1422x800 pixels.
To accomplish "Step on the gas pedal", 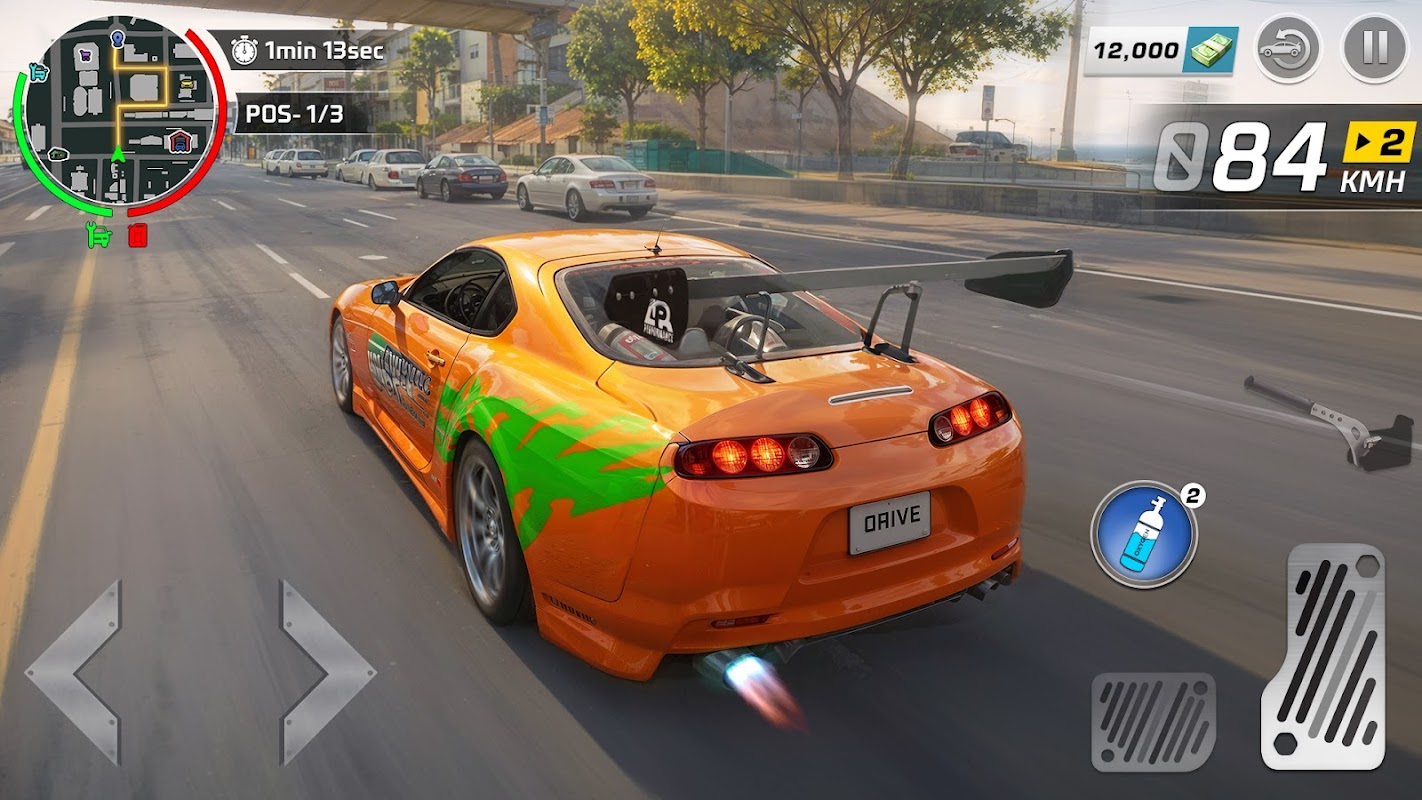I will 1322,655.
